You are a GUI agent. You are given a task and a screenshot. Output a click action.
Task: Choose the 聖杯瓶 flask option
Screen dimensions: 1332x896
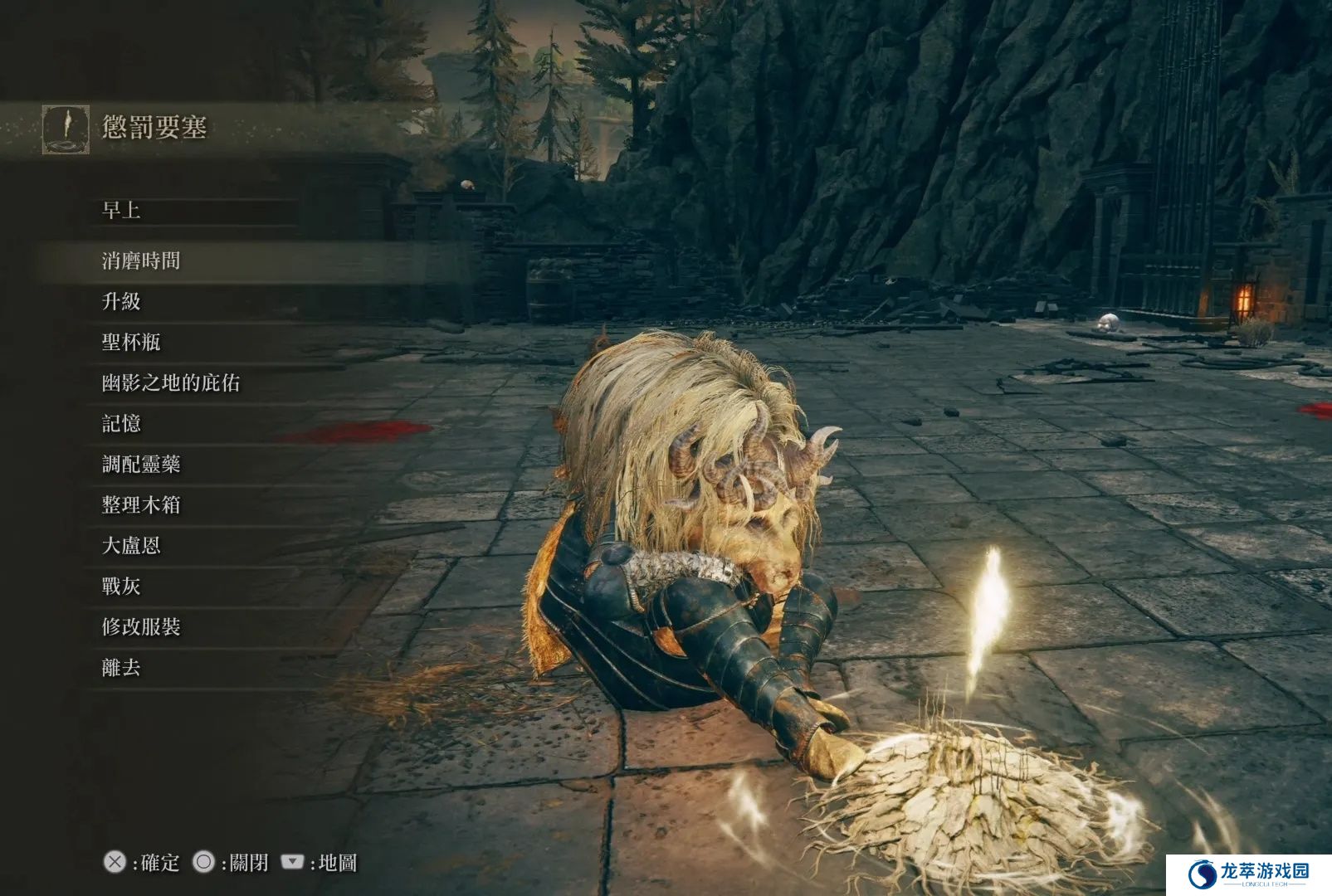131,342
